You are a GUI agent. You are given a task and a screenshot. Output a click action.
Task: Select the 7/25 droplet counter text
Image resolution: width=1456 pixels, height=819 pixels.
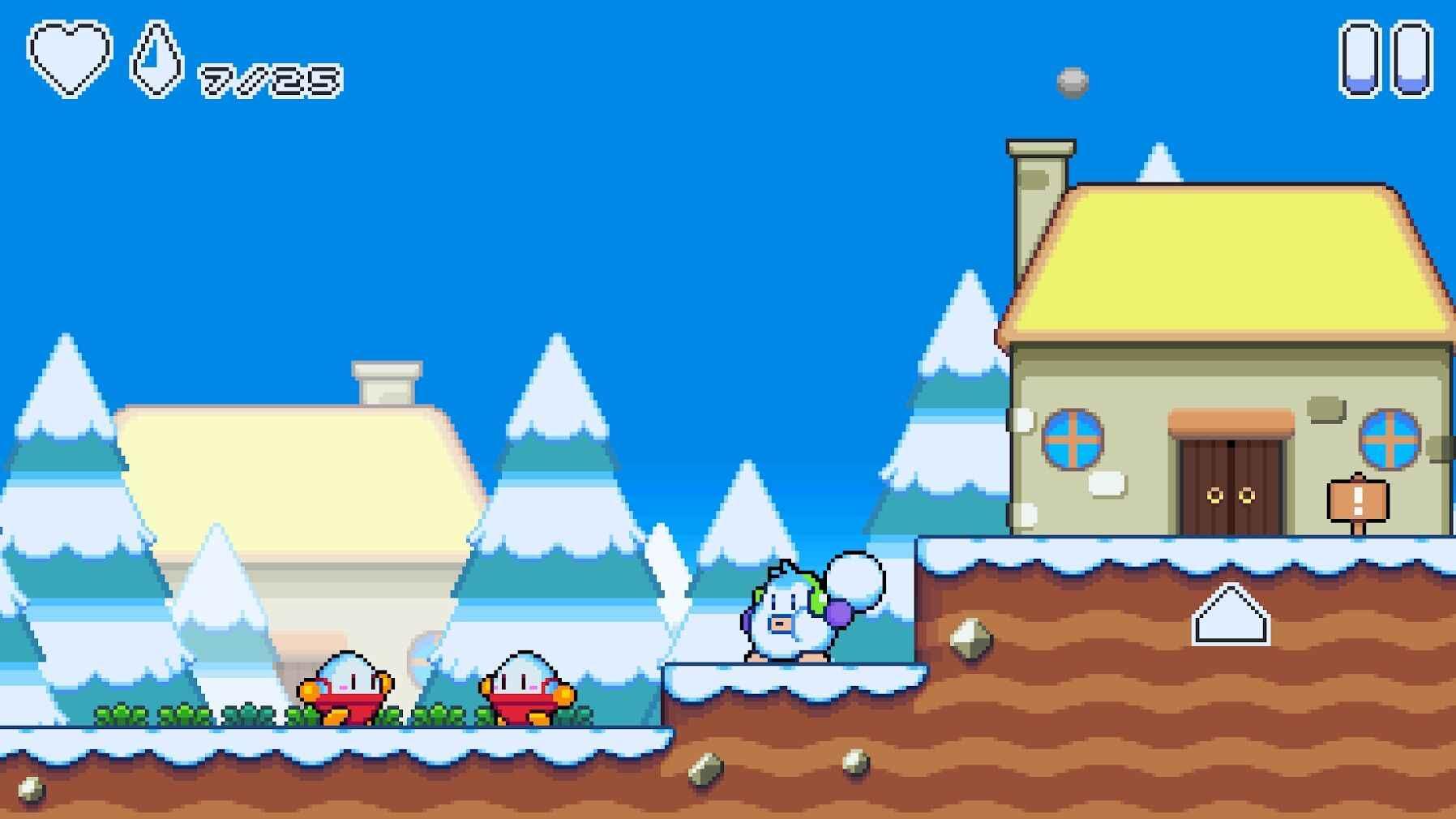pos(268,79)
